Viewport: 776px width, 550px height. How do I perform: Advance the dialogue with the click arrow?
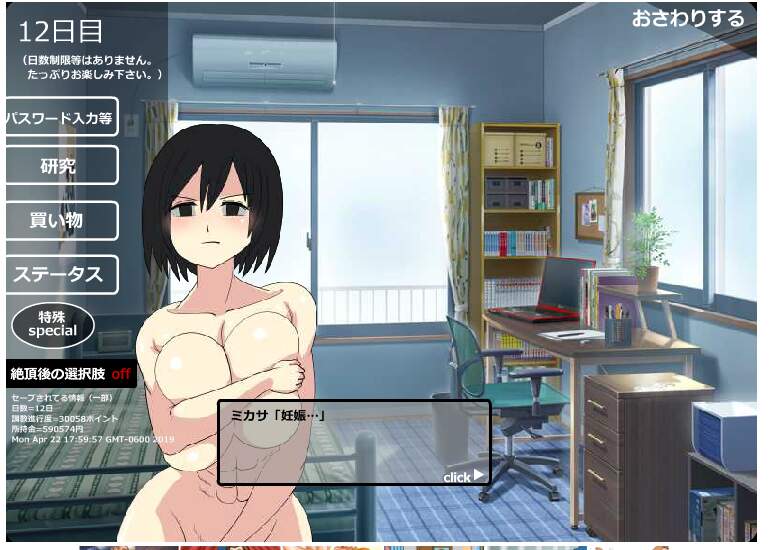(463, 477)
